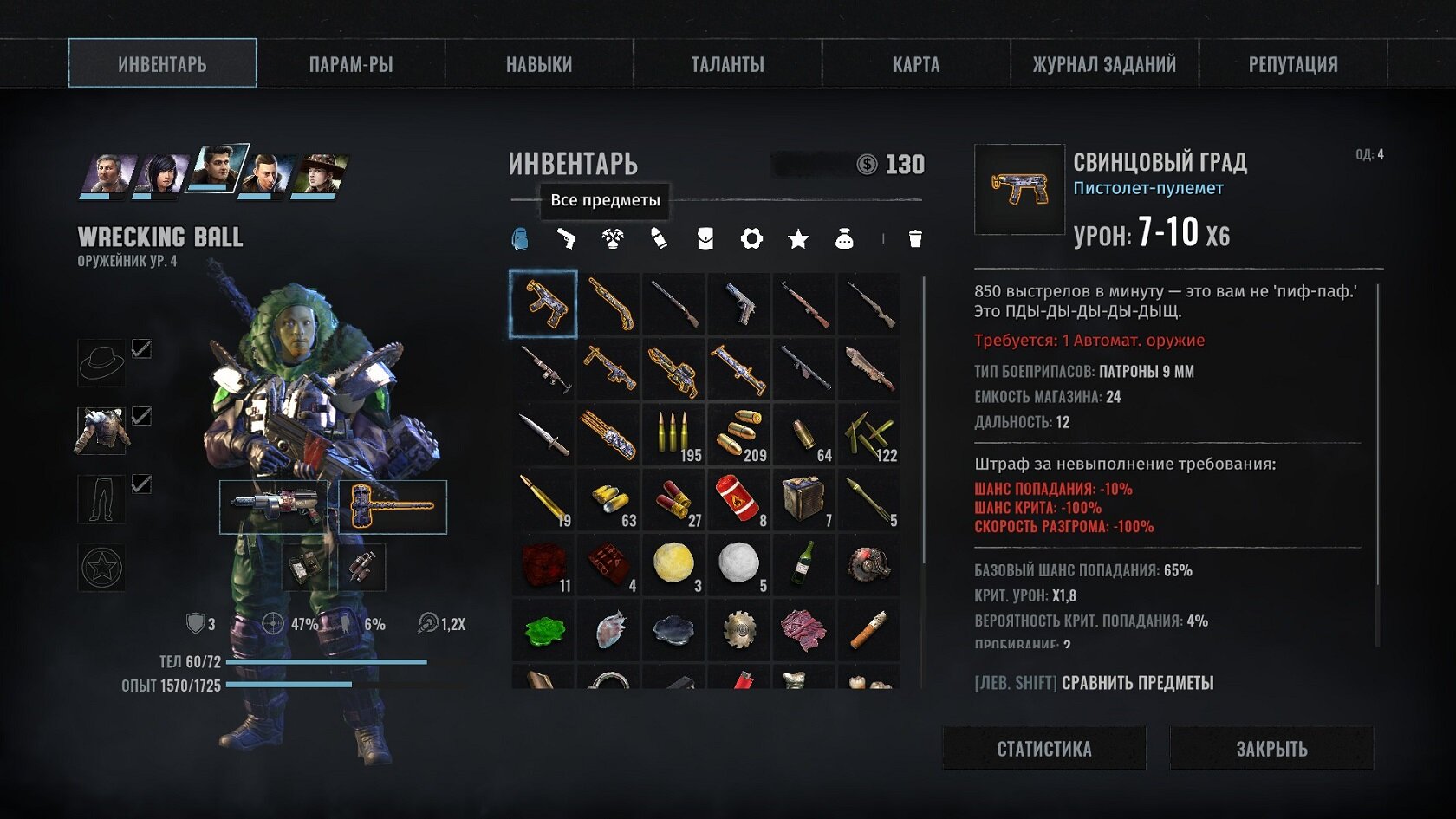This screenshot has height=819, width=1456.
Task: Select the equipped hammer weapon slot
Action: (x=392, y=506)
